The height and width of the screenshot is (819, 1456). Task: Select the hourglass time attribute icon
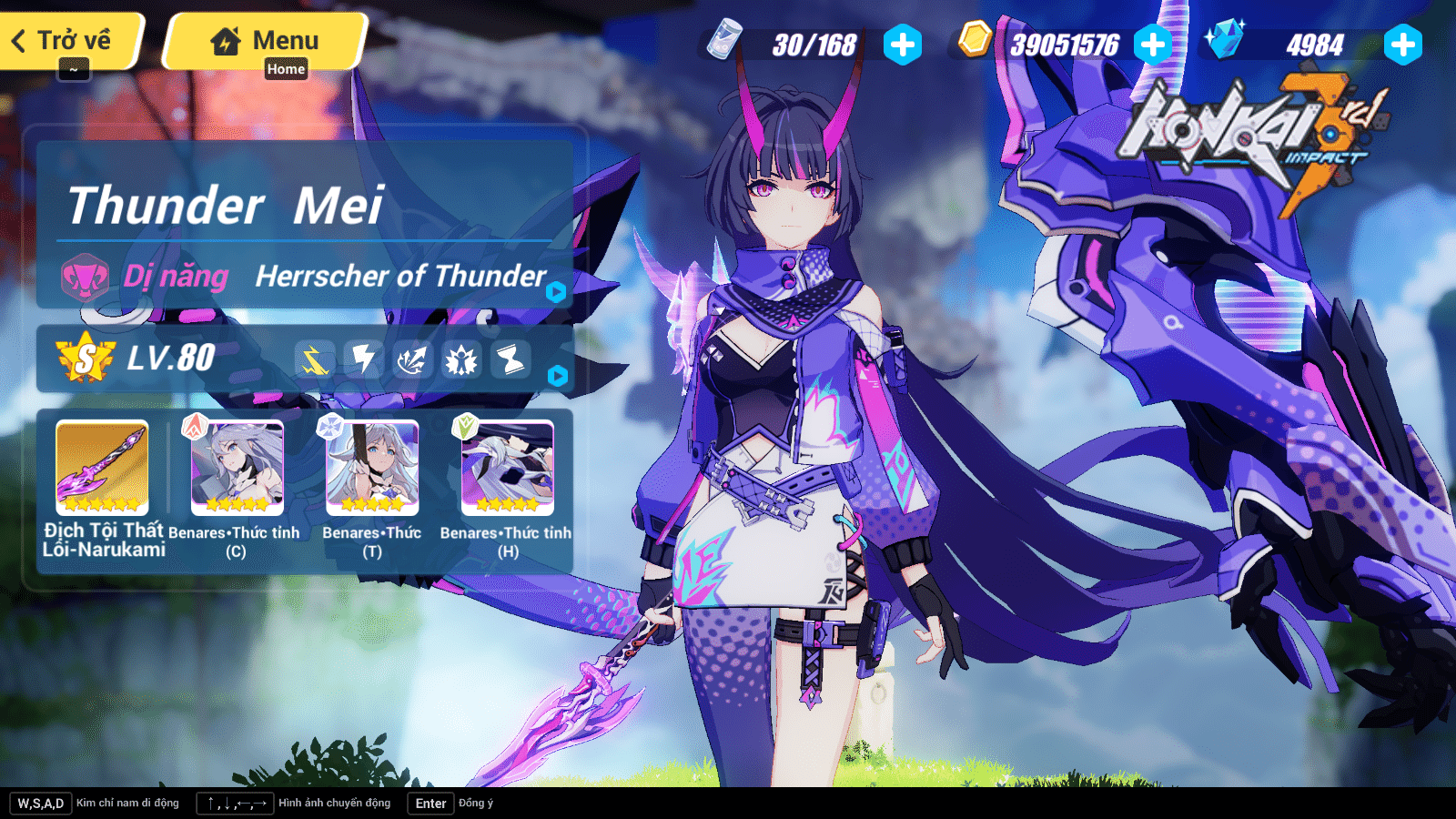tap(509, 360)
